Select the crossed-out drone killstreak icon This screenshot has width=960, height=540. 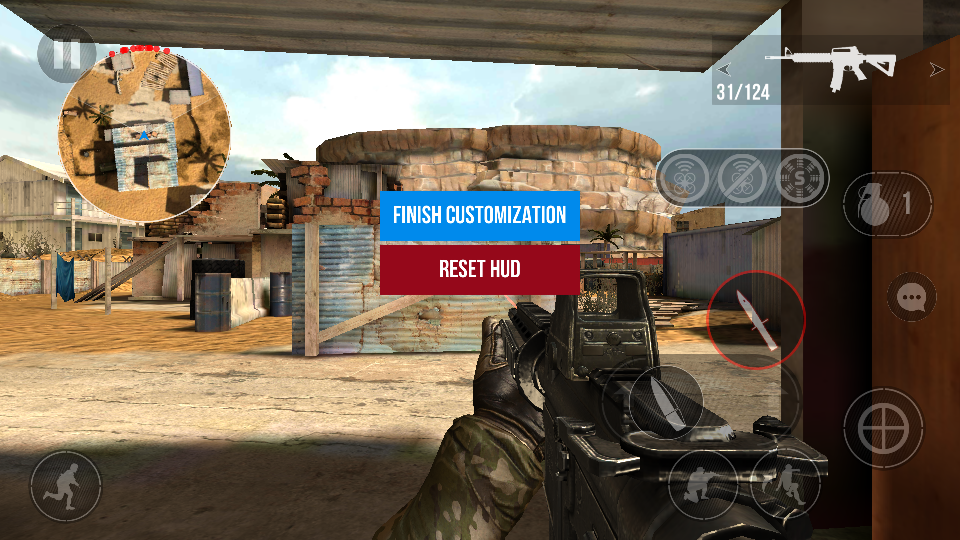coord(744,178)
